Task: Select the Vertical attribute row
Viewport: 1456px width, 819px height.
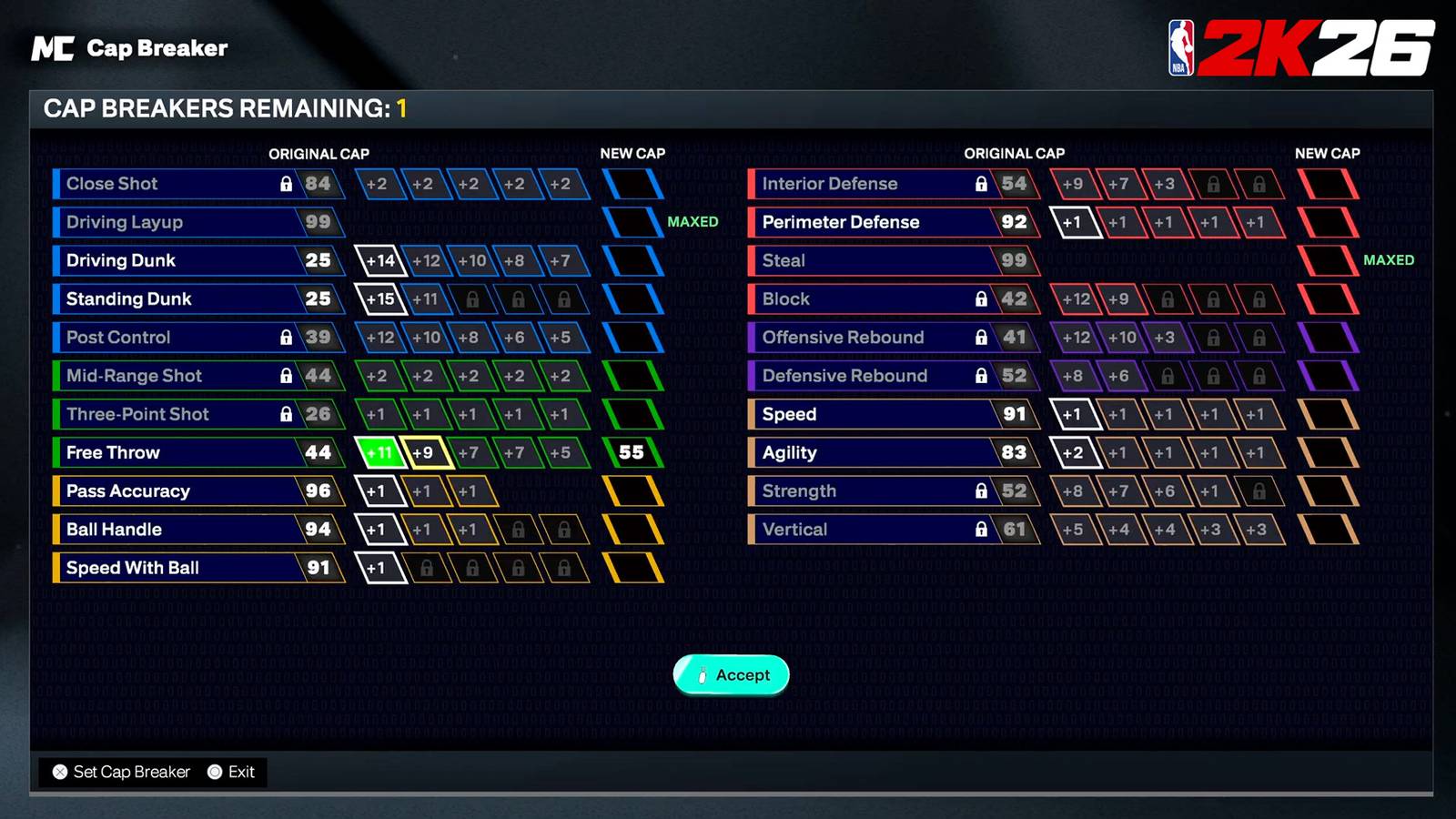Action: coord(892,530)
